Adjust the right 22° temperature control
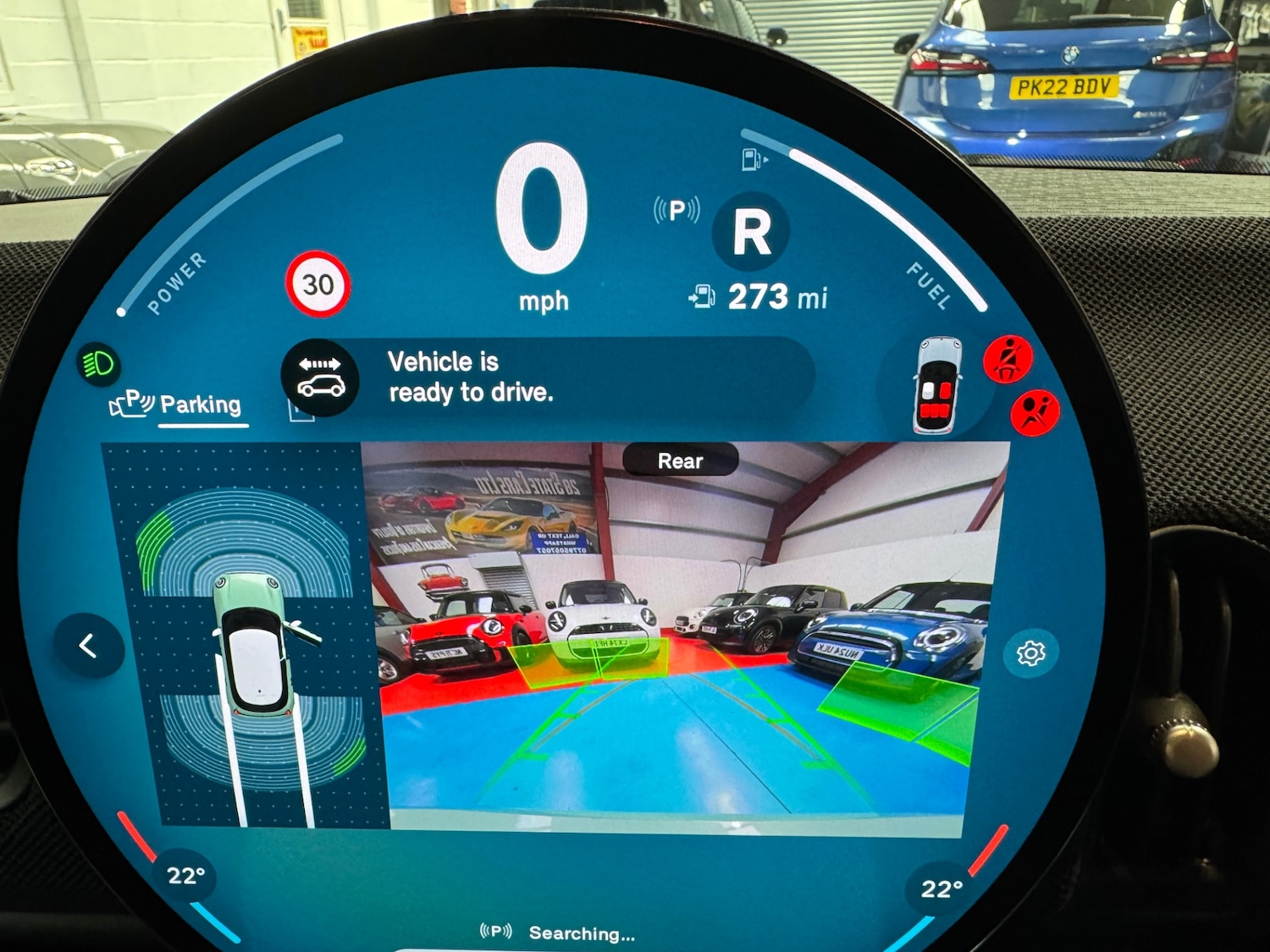This screenshot has height=952, width=1270. coord(941,889)
